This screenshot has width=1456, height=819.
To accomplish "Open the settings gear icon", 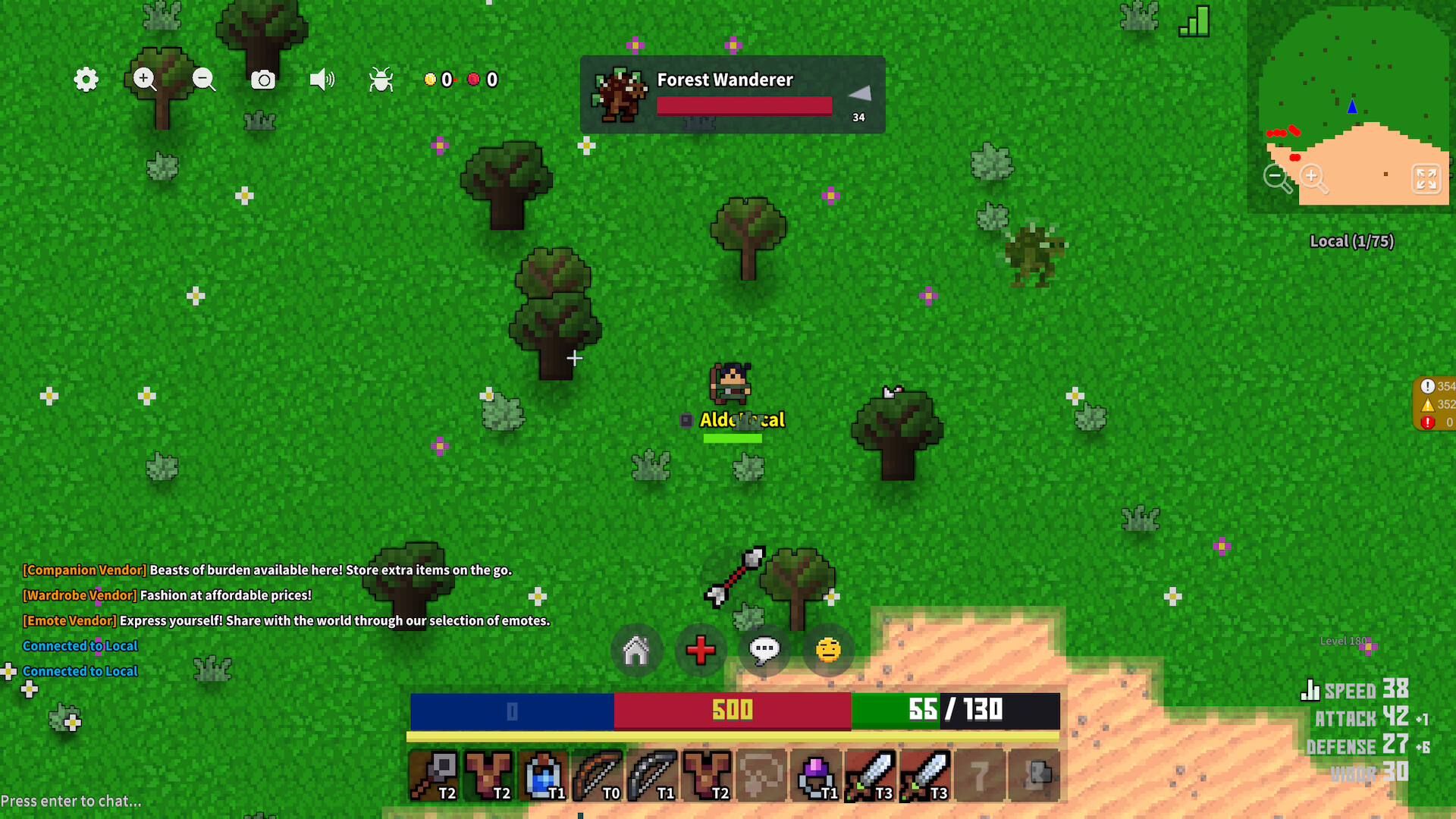I will (x=85, y=80).
